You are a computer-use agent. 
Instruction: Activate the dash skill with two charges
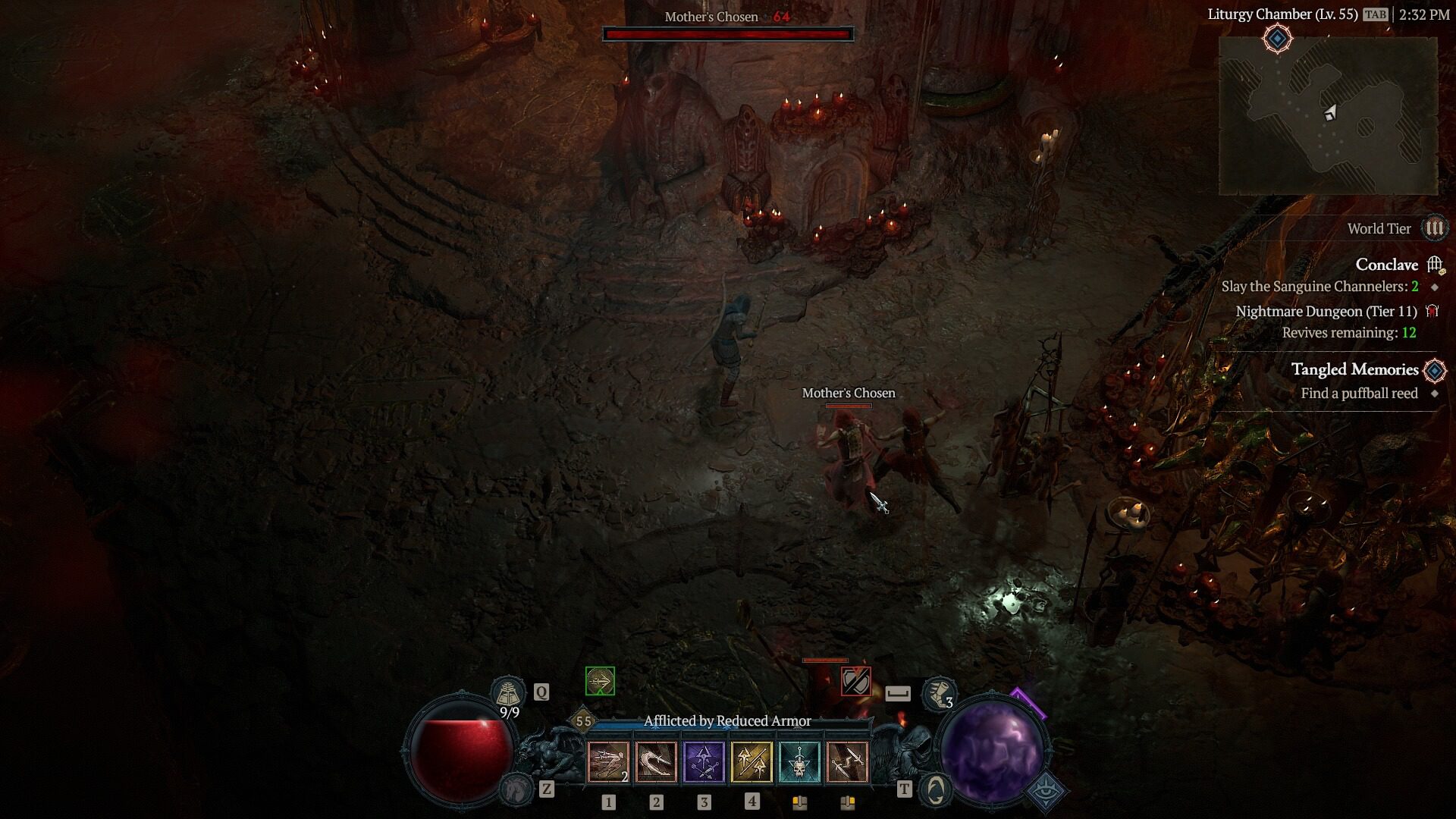tap(608, 761)
